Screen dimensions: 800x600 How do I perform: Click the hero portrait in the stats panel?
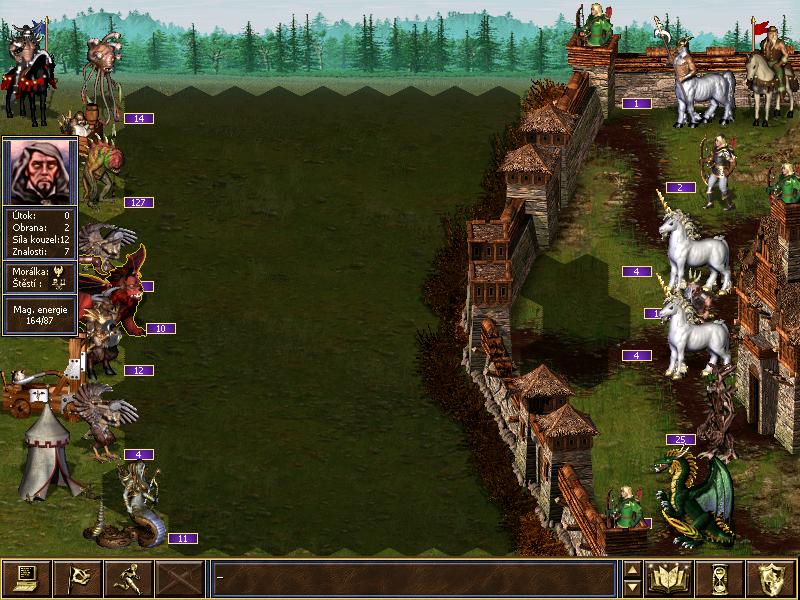coord(41,171)
